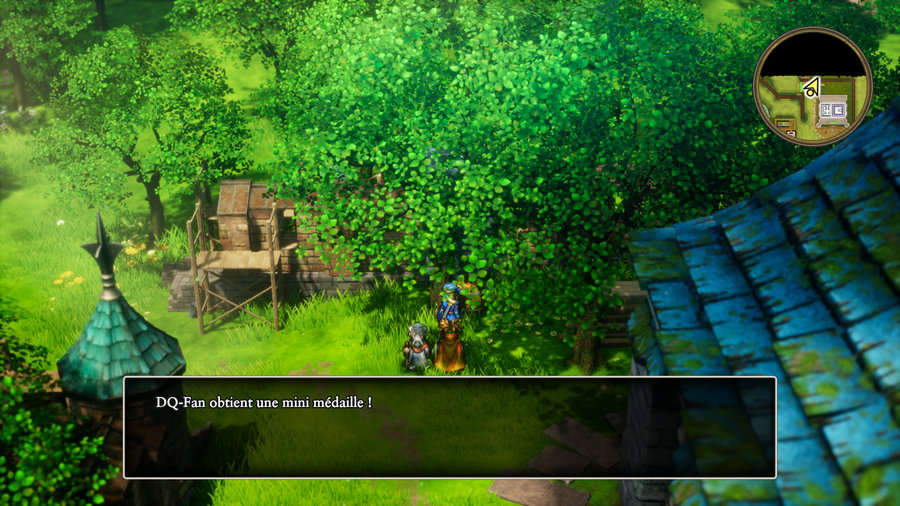Advance the mini médaille dialogue box
This screenshot has height=506, width=900.
click(449, 427)
